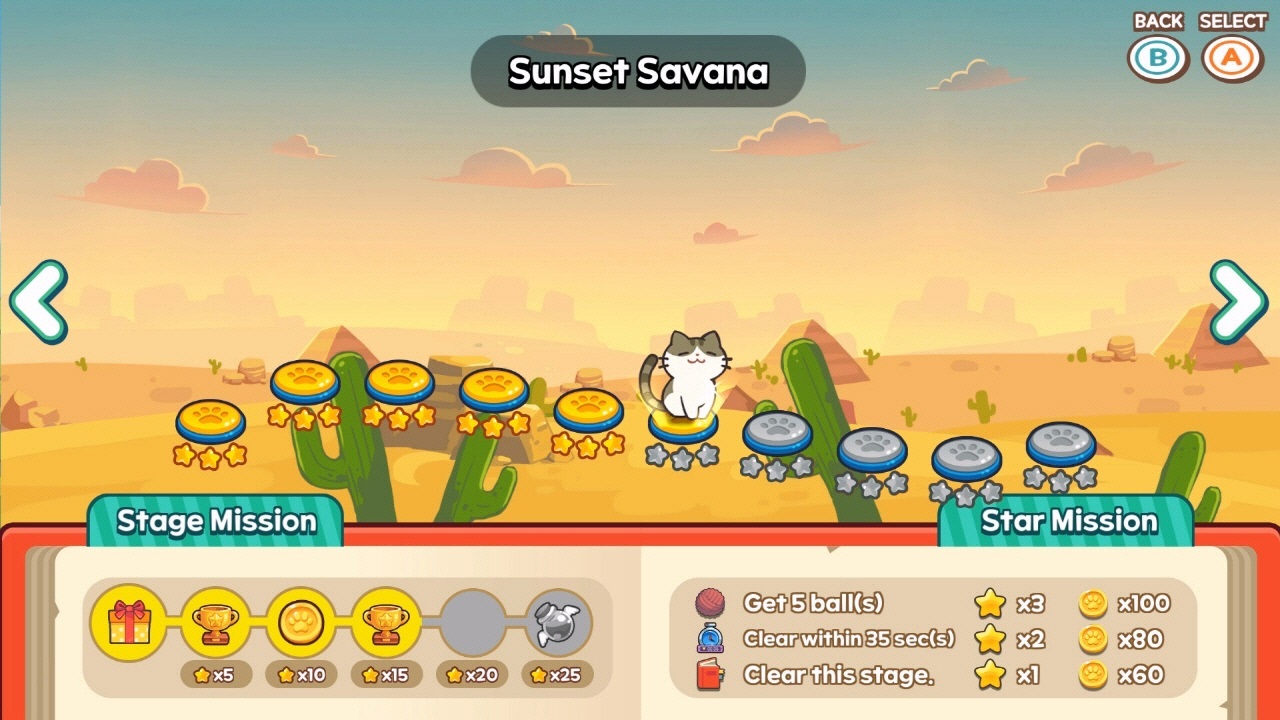
Task: Open the Star Mission panel header
Action: pyautogui.click(x=1070, y=521)
